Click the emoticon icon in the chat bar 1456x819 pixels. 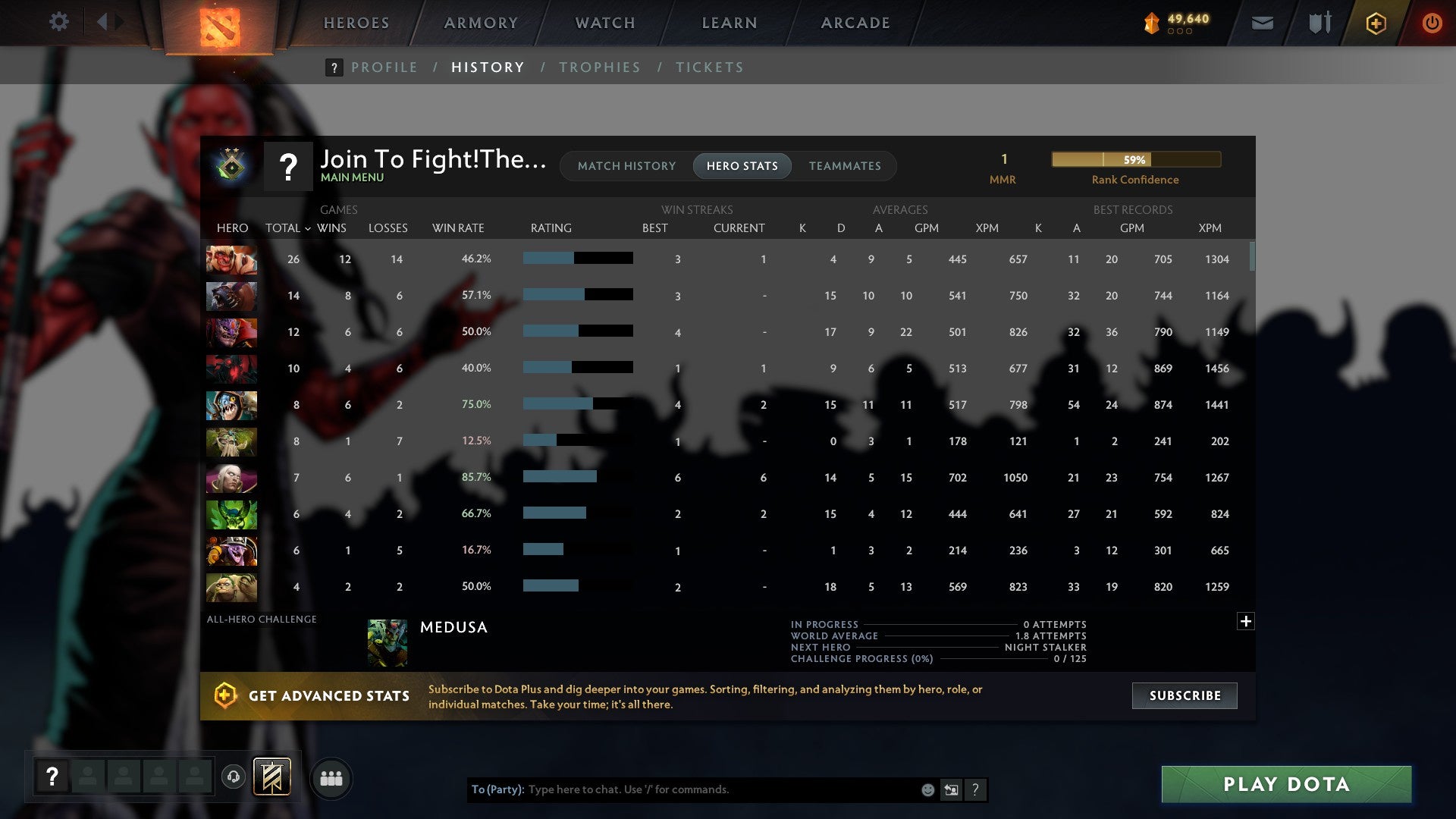click(x=927, y=789)
